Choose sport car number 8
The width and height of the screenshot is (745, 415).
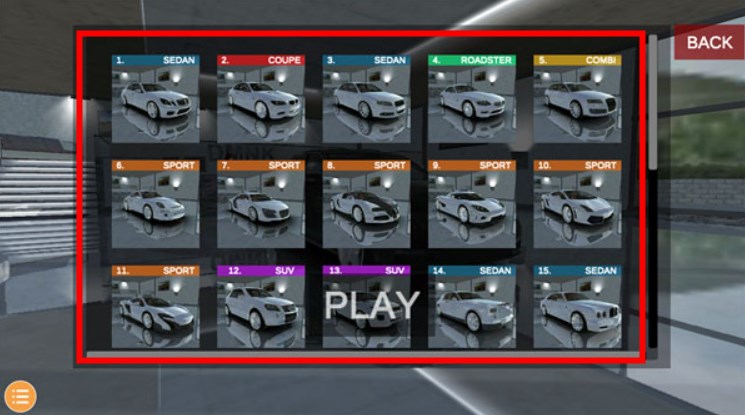pyautogui.click(x=366, y=204)
